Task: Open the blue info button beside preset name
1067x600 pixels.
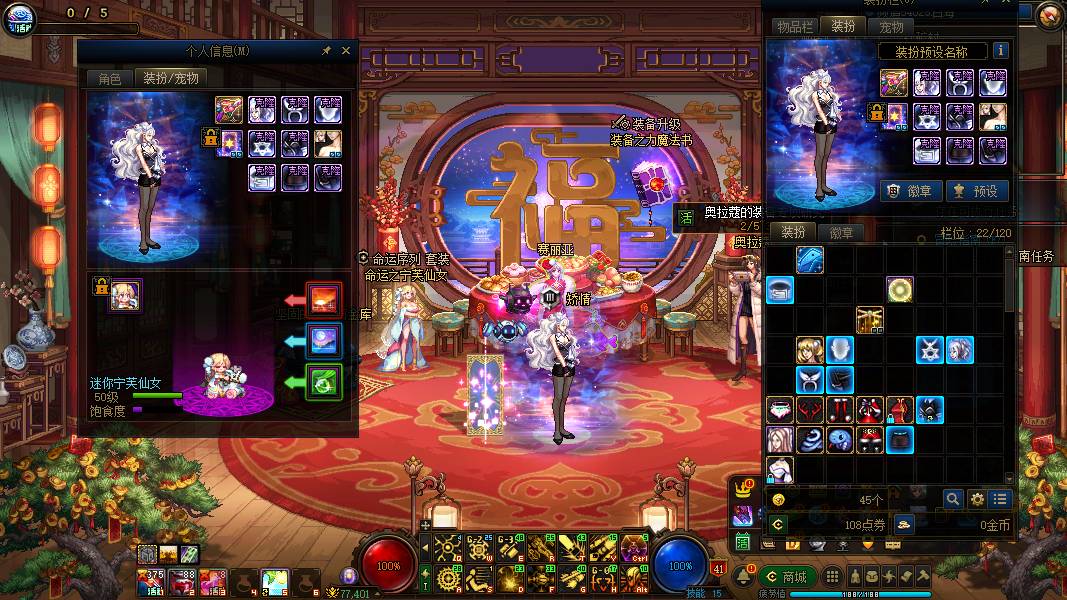Action: coord(999,51)
